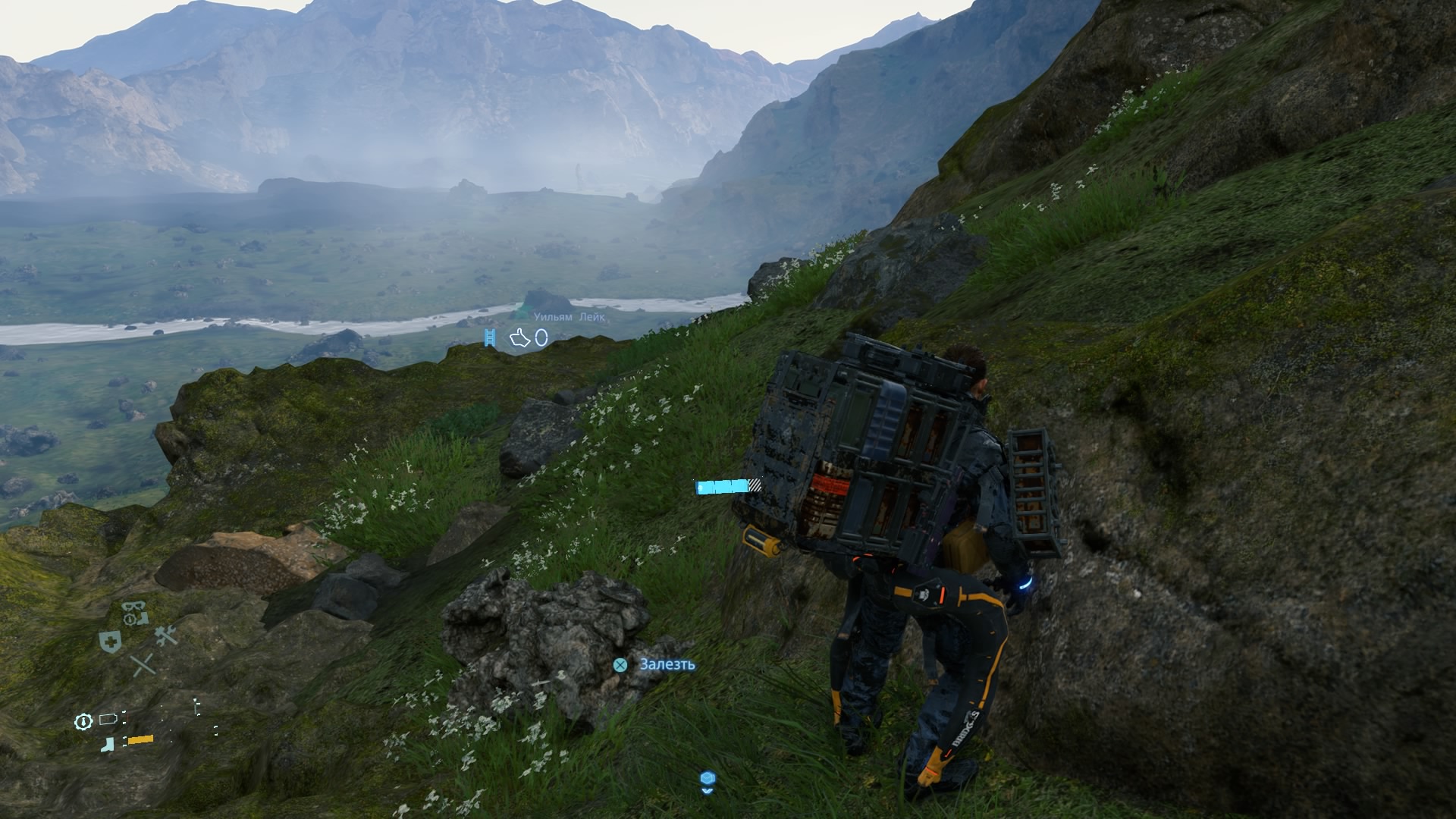Image resolution: width=1456 pixels, height=819 pixels.
Task: Select the glowing gear status icon
Action: click(x=83, y=721)
